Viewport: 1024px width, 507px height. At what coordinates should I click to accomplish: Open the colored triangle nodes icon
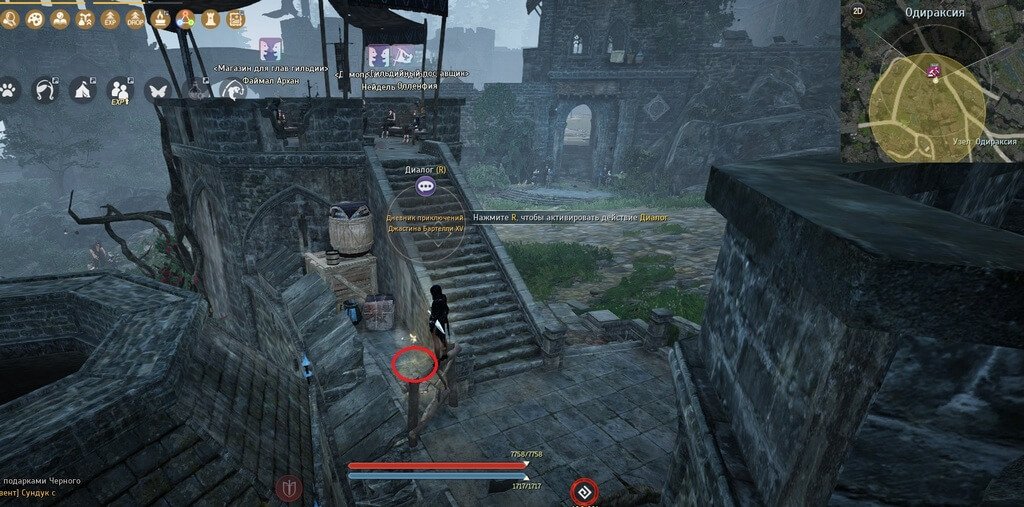coord(185,18)
